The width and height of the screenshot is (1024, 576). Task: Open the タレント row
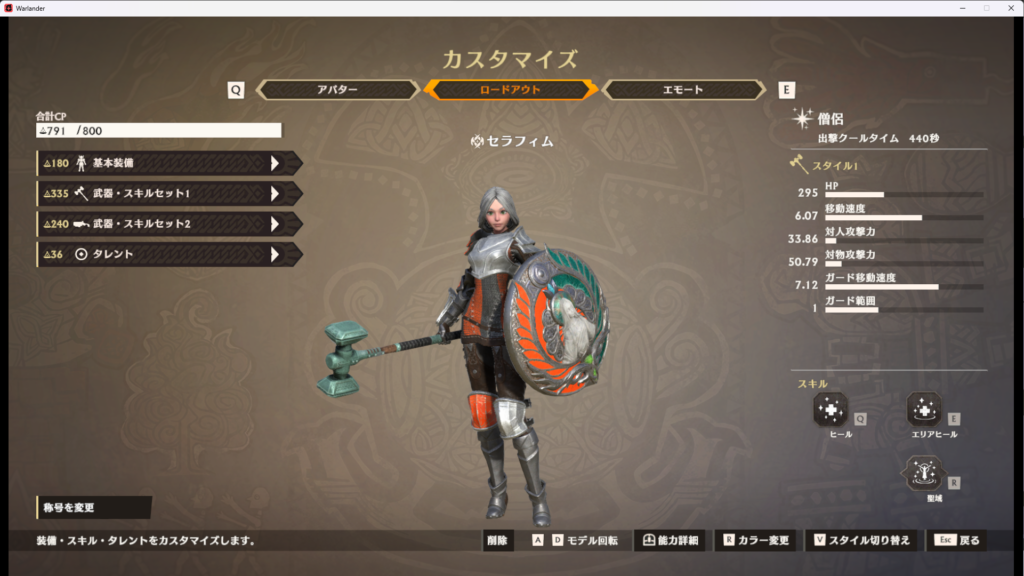pyautogui.click(x=168, y=255)
